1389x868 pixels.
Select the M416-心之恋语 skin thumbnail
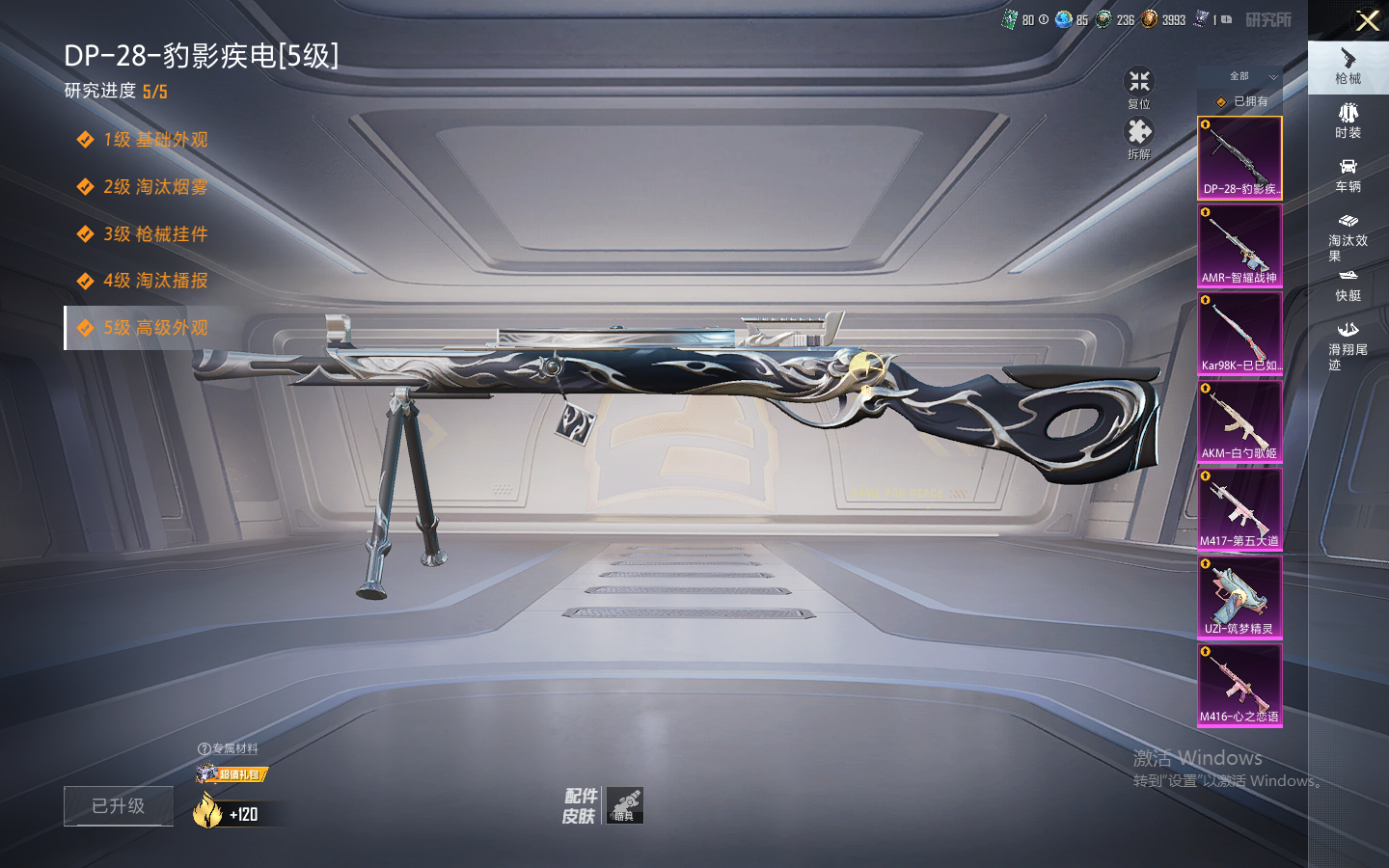(1239, 685)
